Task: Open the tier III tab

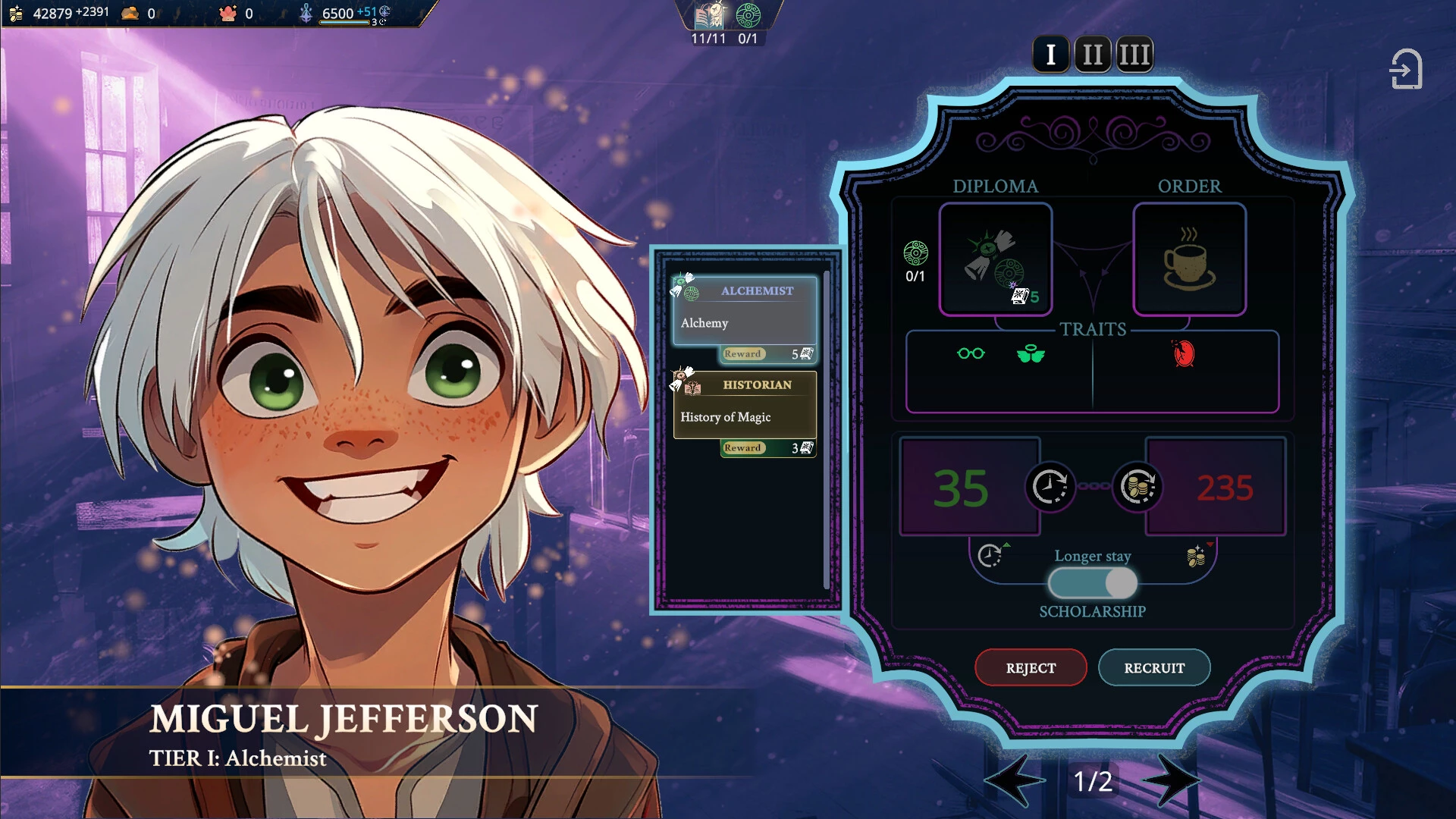Action: click(x=1134, y=55)
